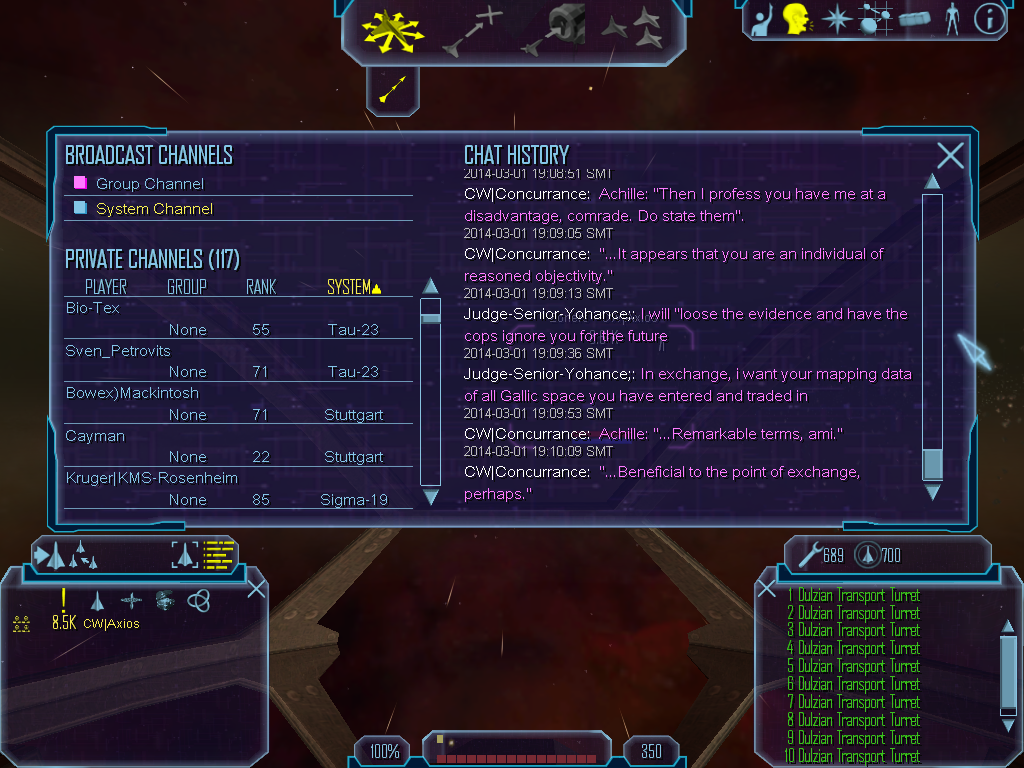1024x768 pixels.
Task: Select Kruger|KMS-Rosenheim in the player list
Action: [151, 478]
